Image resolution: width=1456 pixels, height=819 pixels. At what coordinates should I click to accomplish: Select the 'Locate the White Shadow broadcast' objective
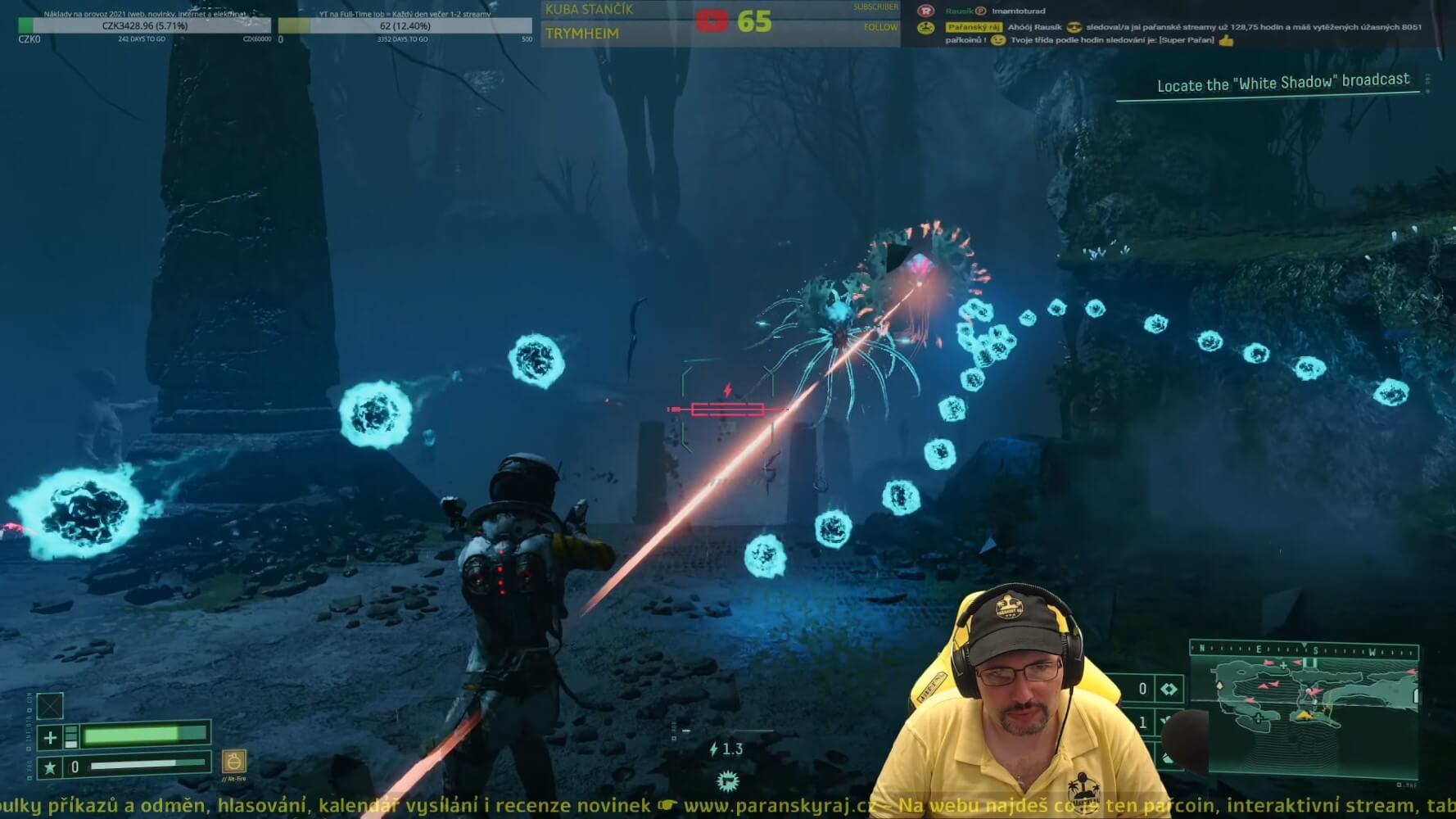[x=1282, y=83]
